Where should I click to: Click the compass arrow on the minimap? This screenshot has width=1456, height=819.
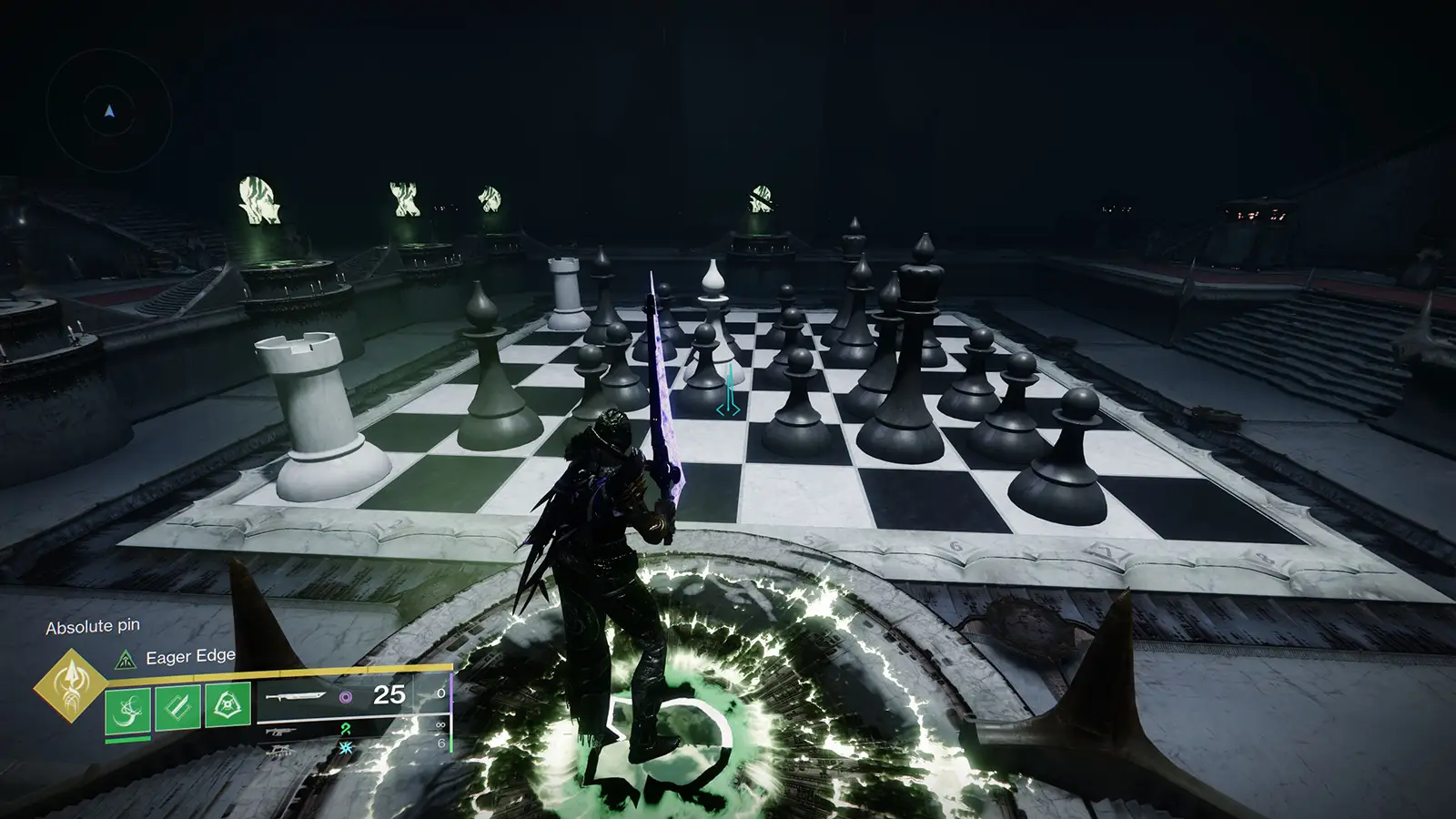(107, 111)
